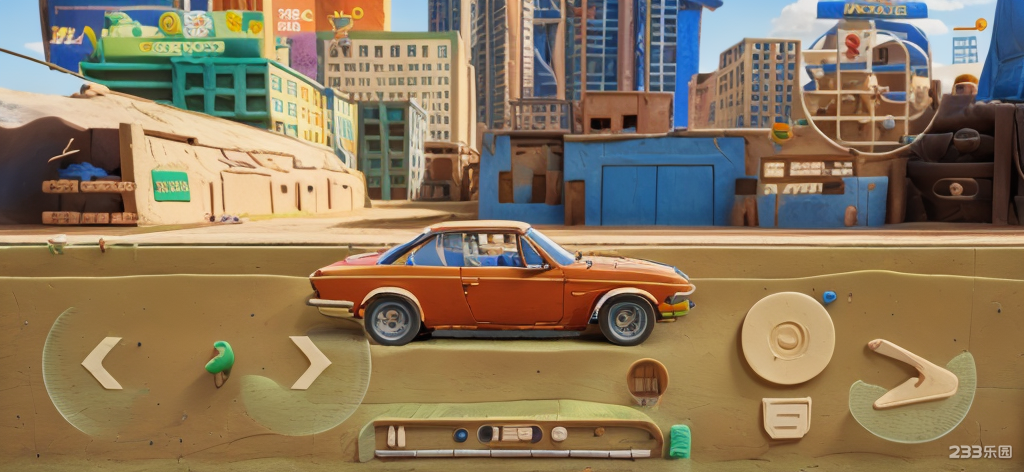Click the small cream shield-shaped button
The image size is (1024, 472).
click(x=787, y=417)
